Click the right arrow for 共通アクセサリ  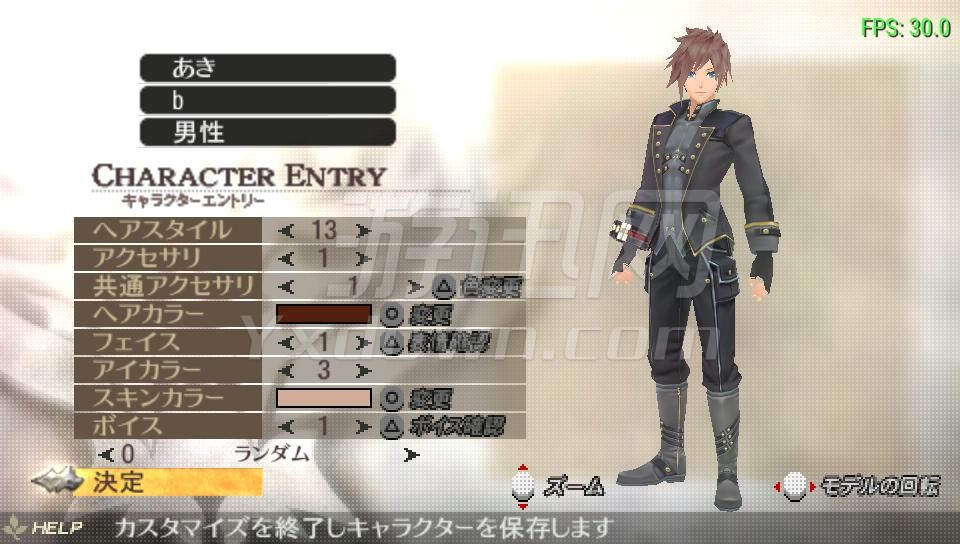414,287
